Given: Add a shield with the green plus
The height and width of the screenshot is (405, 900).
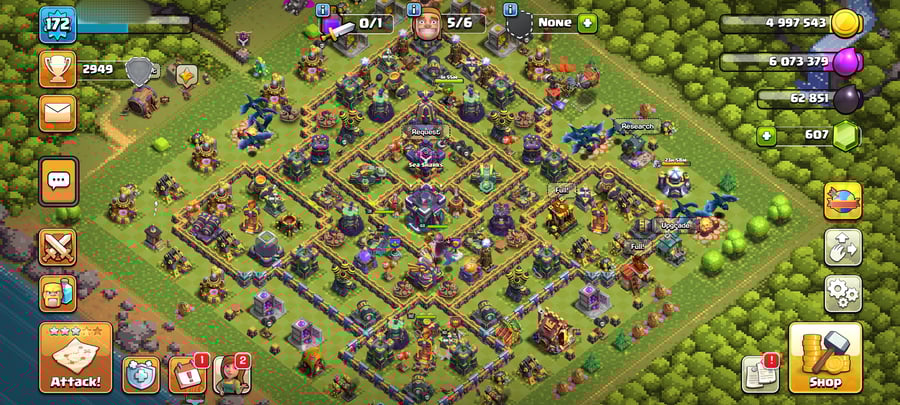Looking at the screenshot, I should pyautogui.click(x=586, y=22).
